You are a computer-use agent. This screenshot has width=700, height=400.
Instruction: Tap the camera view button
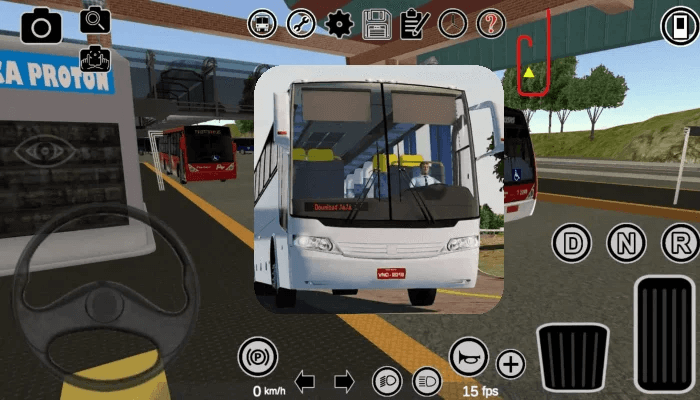click(42, 25)
